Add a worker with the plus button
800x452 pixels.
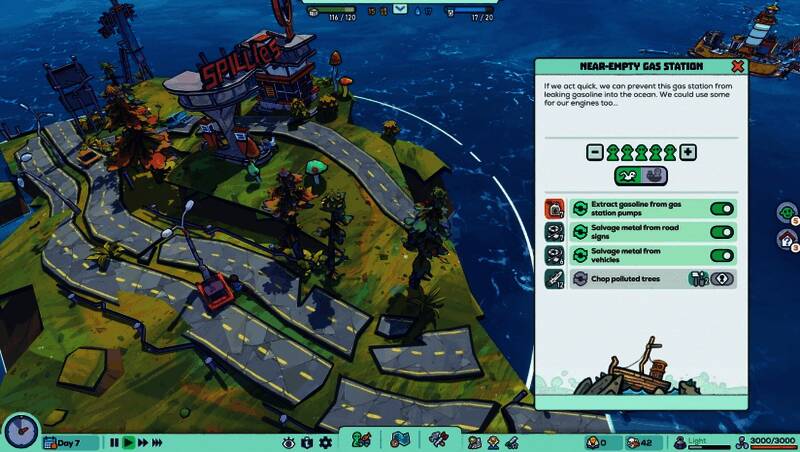point(688,152)
